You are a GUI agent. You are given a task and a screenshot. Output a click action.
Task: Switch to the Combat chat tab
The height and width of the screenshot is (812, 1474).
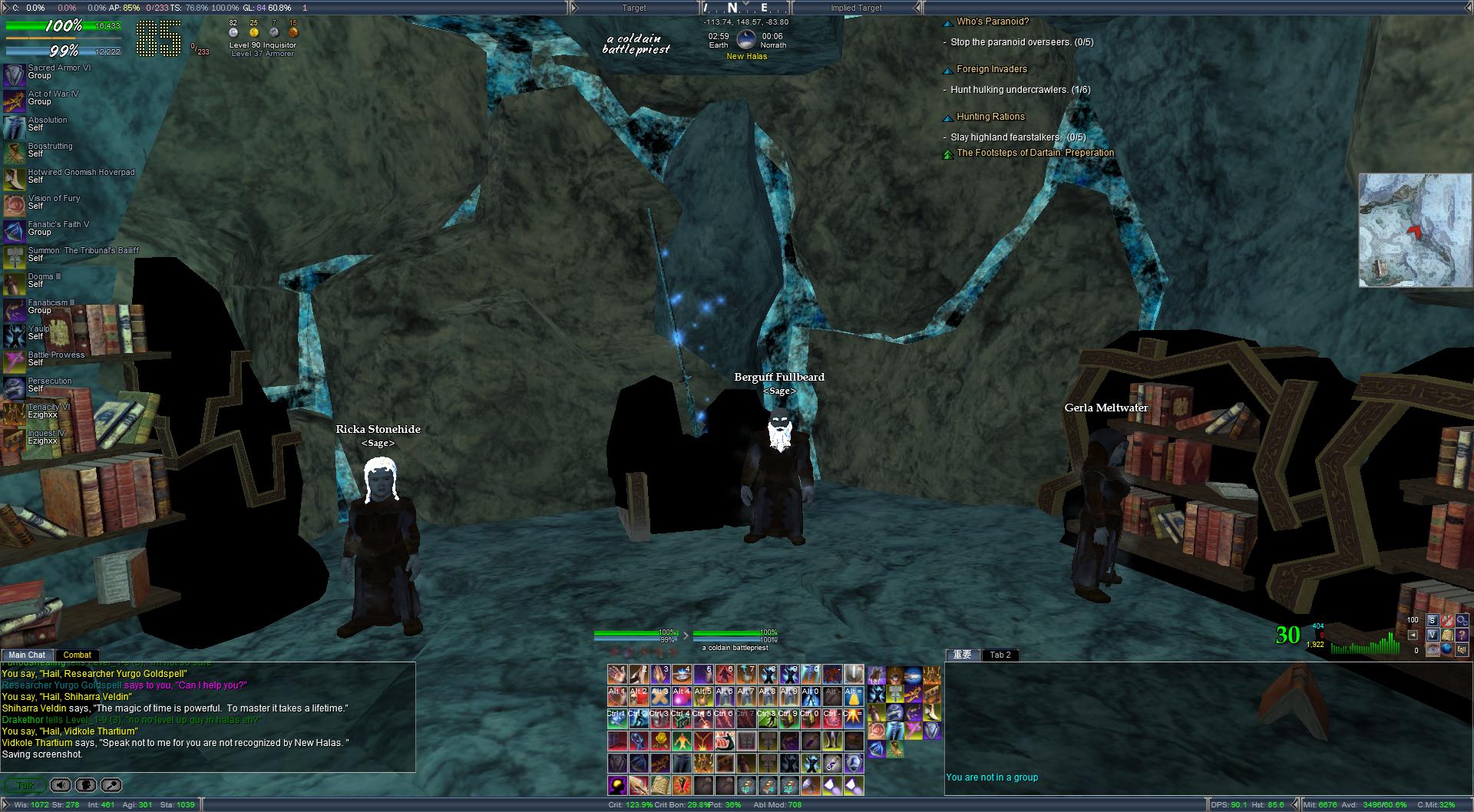point(77,655)
